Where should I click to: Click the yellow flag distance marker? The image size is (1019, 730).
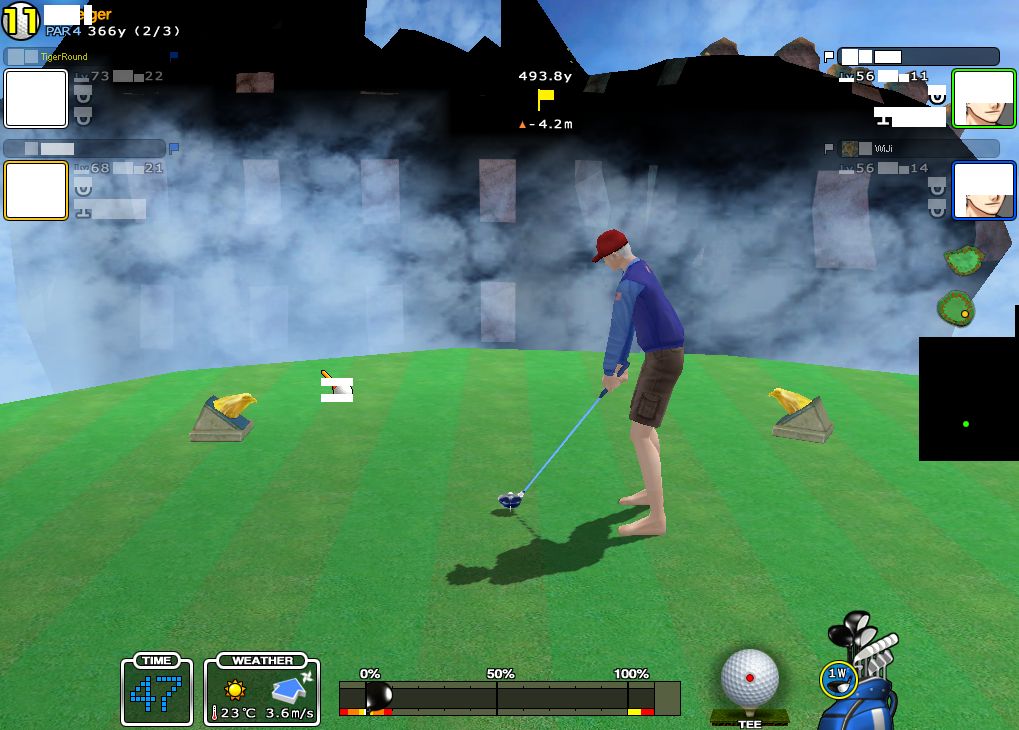[x=545, y=99]
